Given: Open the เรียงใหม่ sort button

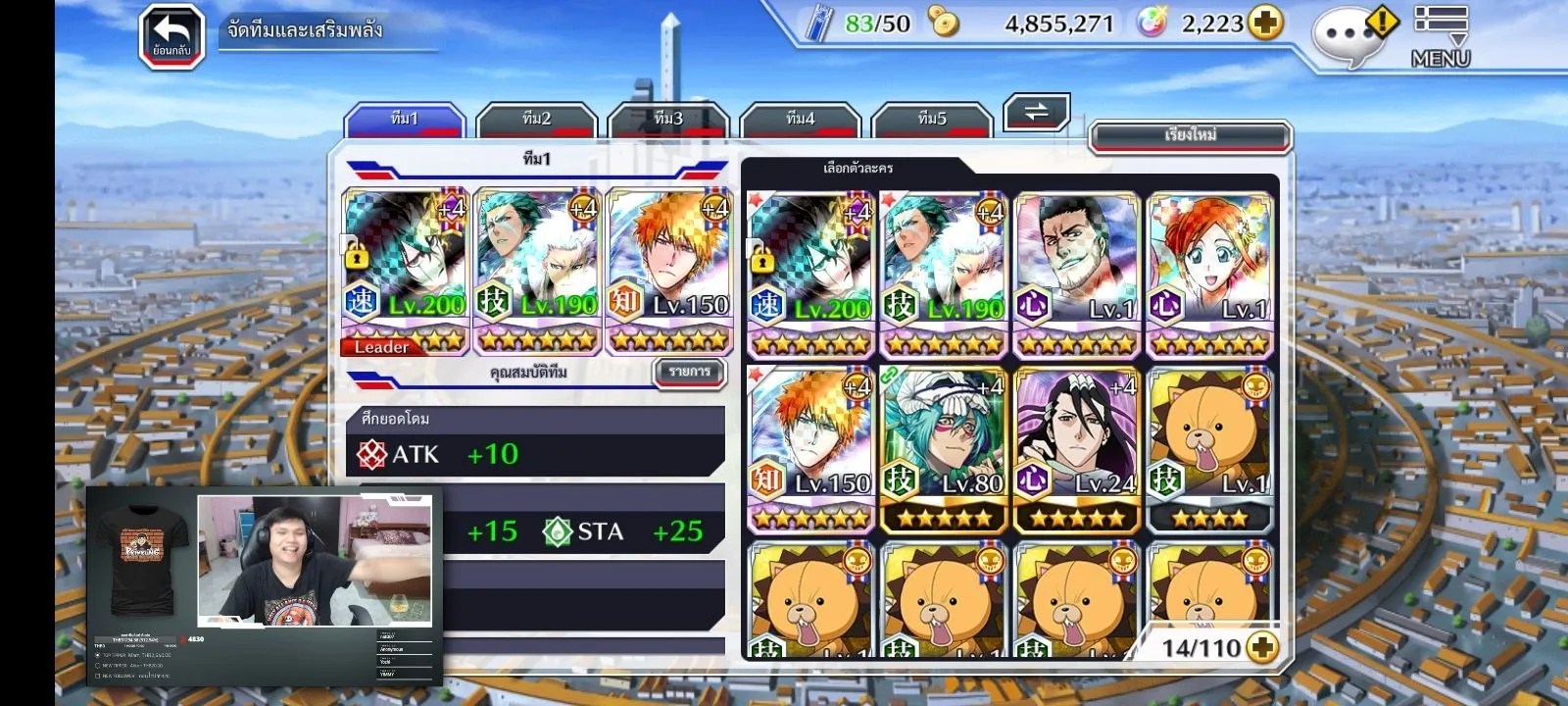Looking at the screenshot, I should pos(1190,135).
